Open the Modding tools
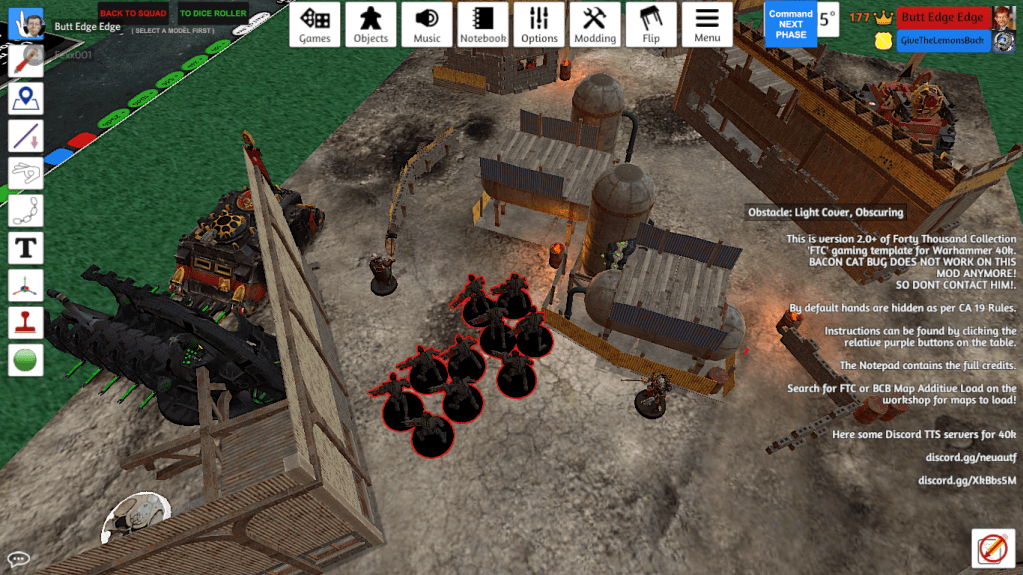 pyautogui.click(x=595, y=25)
